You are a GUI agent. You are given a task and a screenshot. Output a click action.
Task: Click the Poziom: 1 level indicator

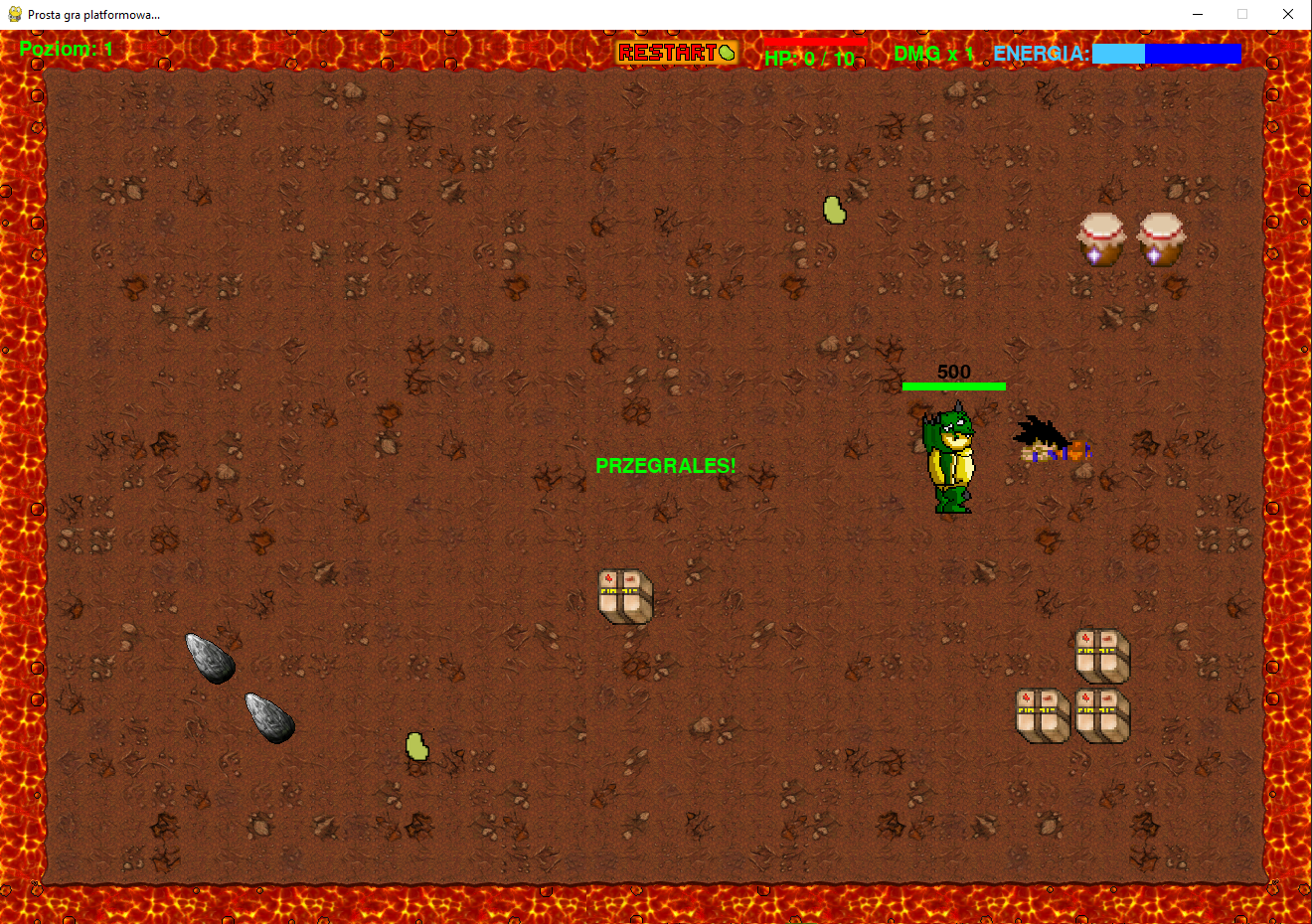(x=65, y=48)
